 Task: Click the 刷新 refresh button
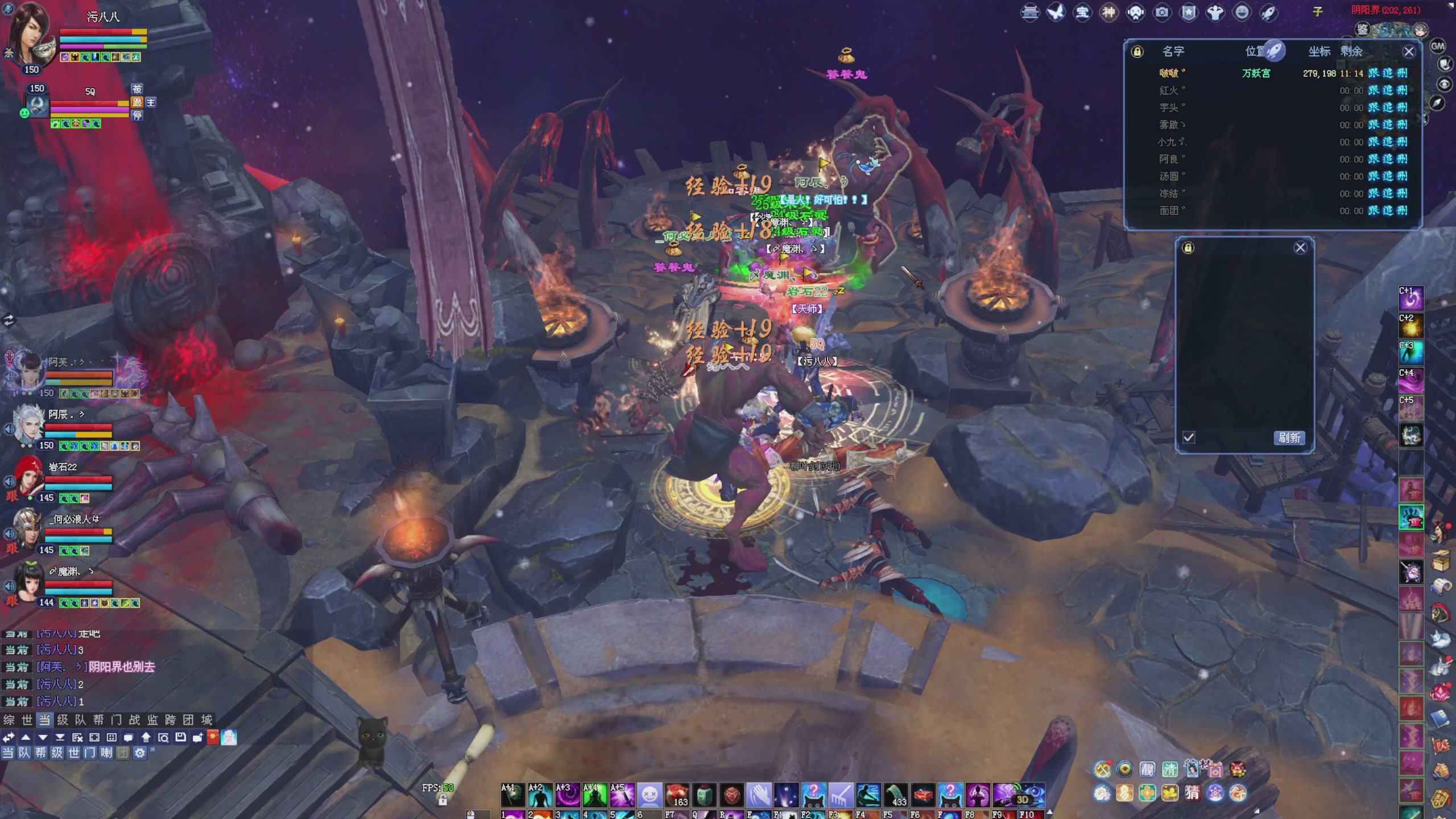(1289, 437)
